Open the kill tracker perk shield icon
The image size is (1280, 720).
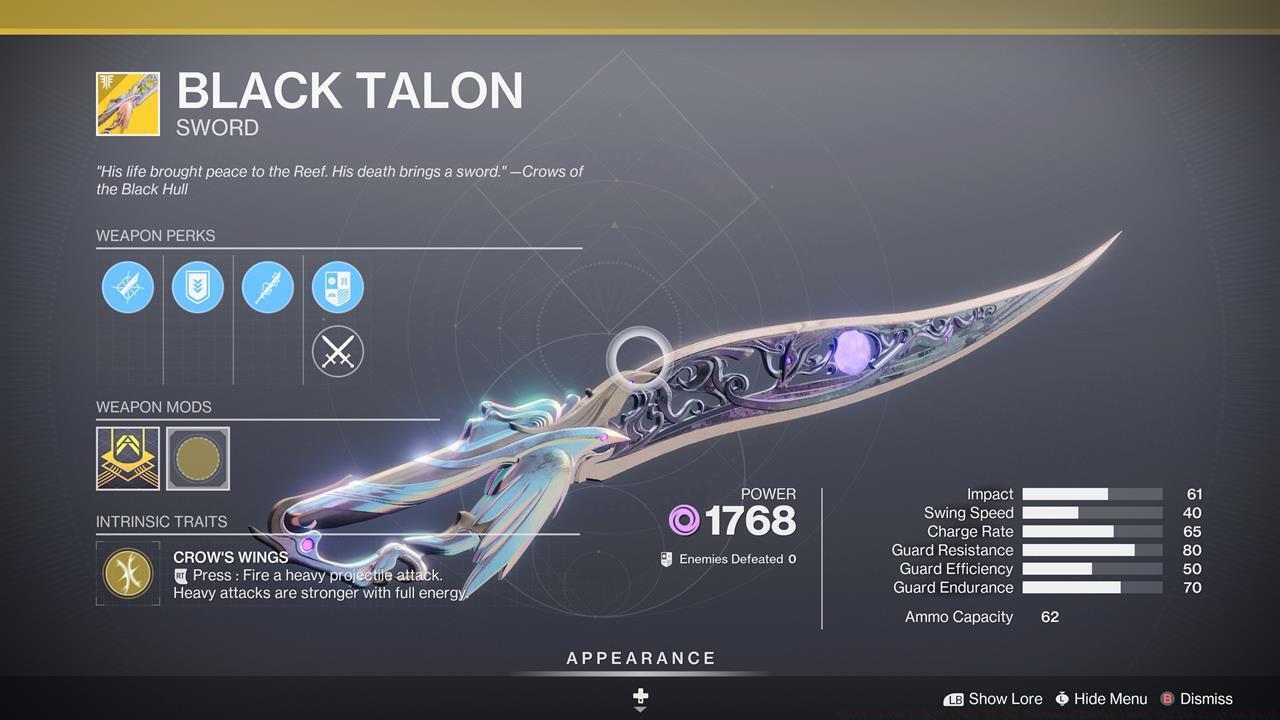[x=337, y=287]
